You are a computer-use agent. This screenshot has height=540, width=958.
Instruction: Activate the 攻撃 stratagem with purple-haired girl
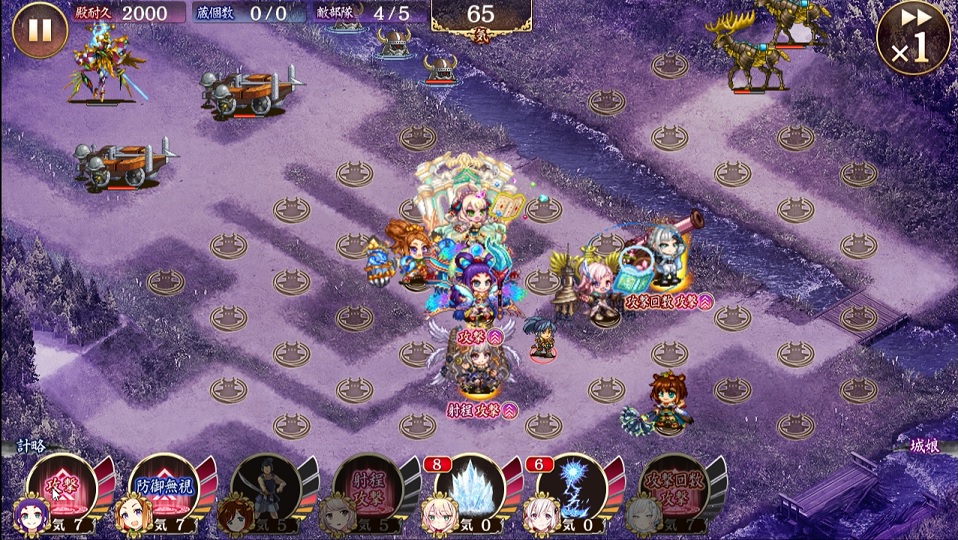click(62, 490)
